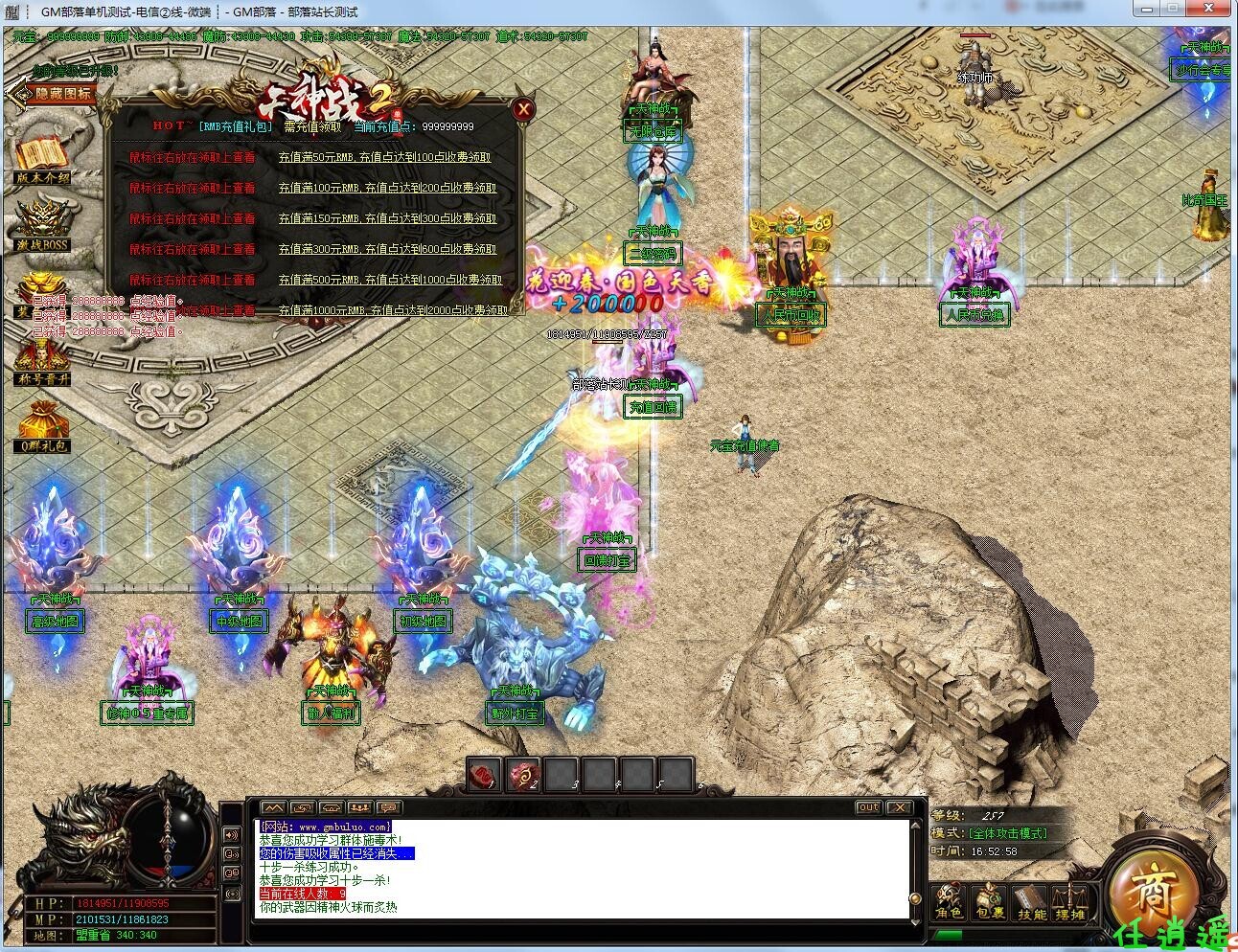The height and width of the screenshot is (952, 1238).
Task: Open the 称号晋升 title promotion icon
Action: click(x=43, y=359)
